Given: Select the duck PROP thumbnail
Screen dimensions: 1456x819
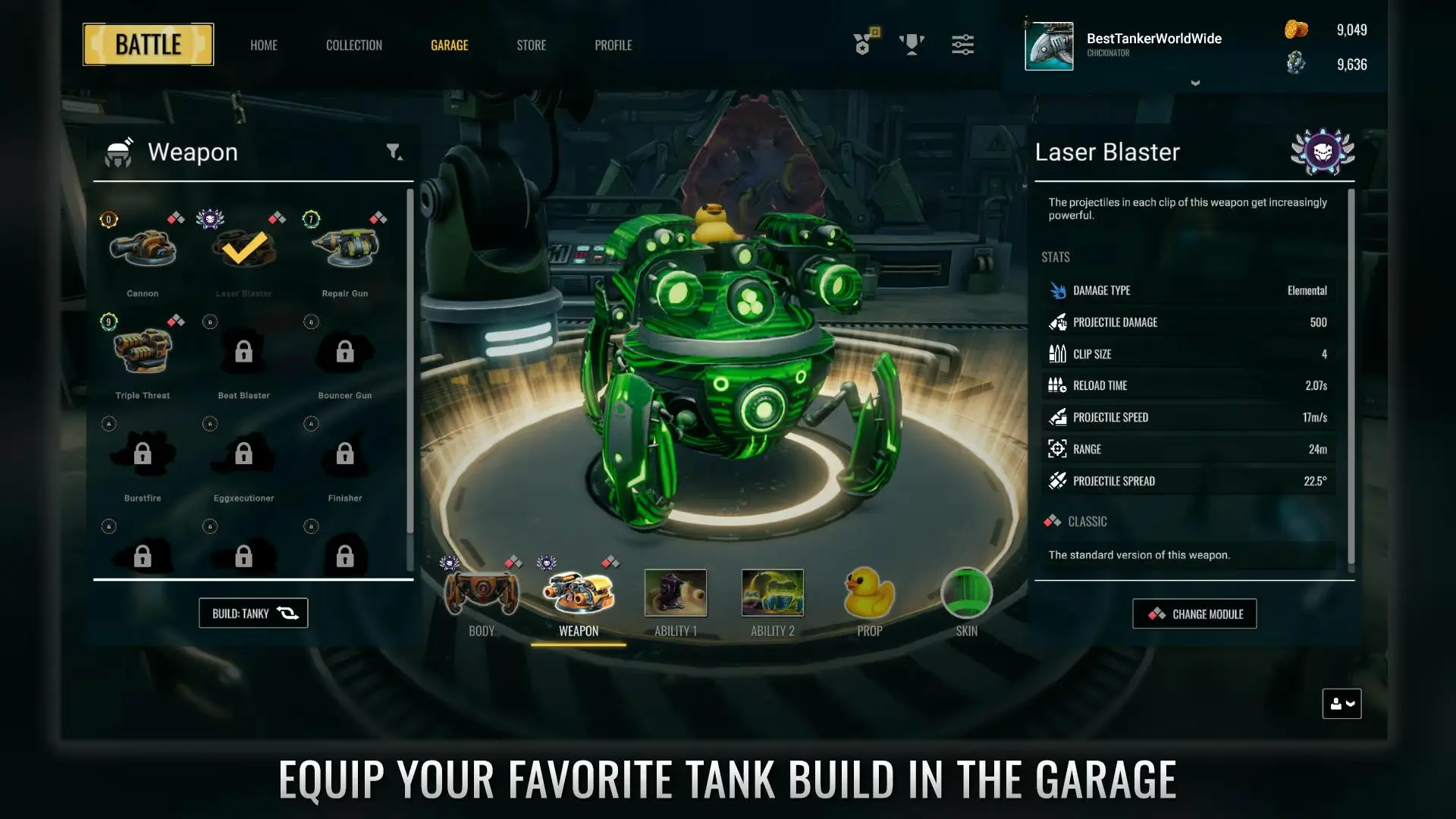Looking at the screenshot, I should click(869, 594).
